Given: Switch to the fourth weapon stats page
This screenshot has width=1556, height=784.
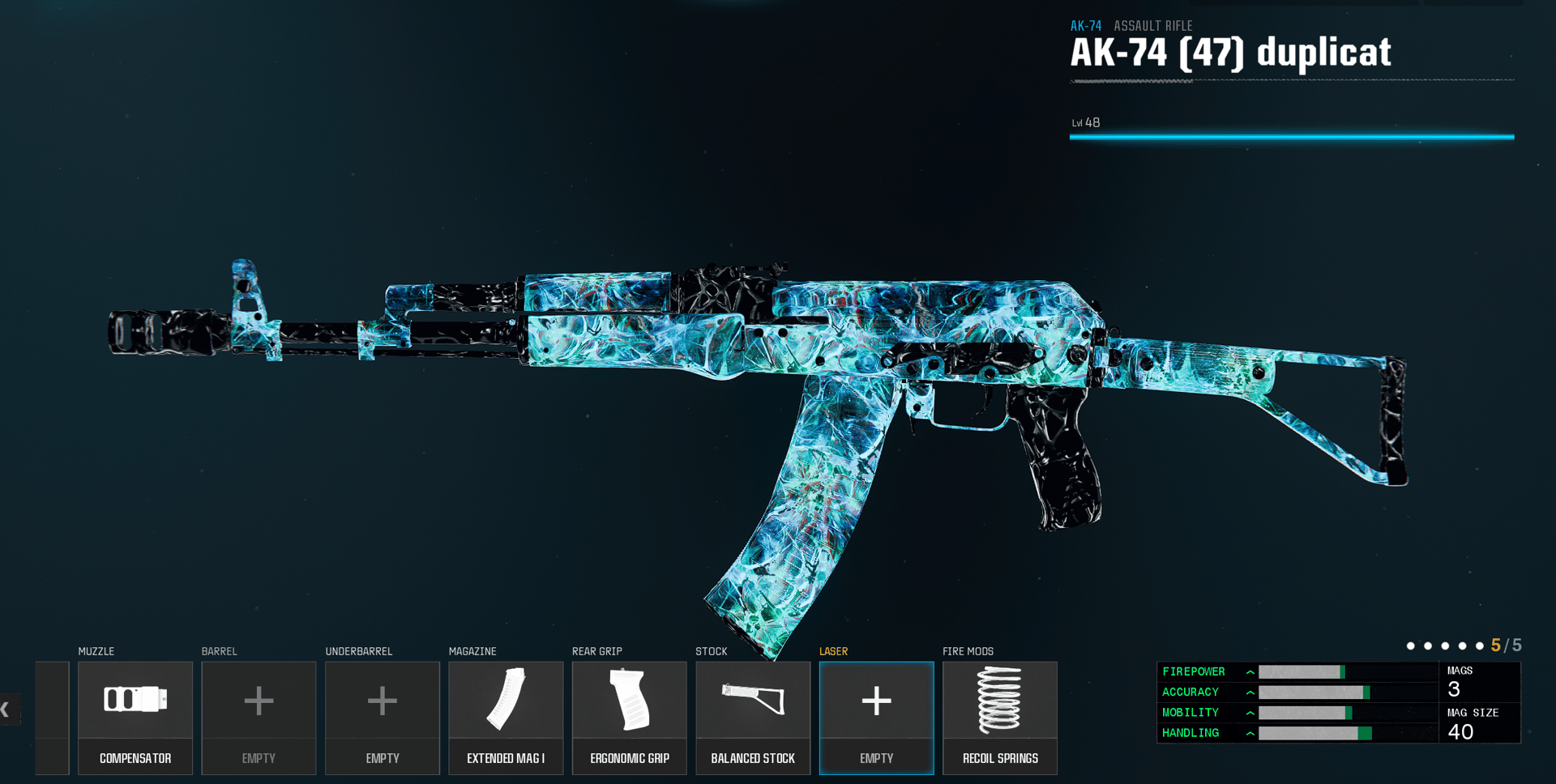Looking at the screenshot, I should pyautogui.click(x=1462, y=646).
